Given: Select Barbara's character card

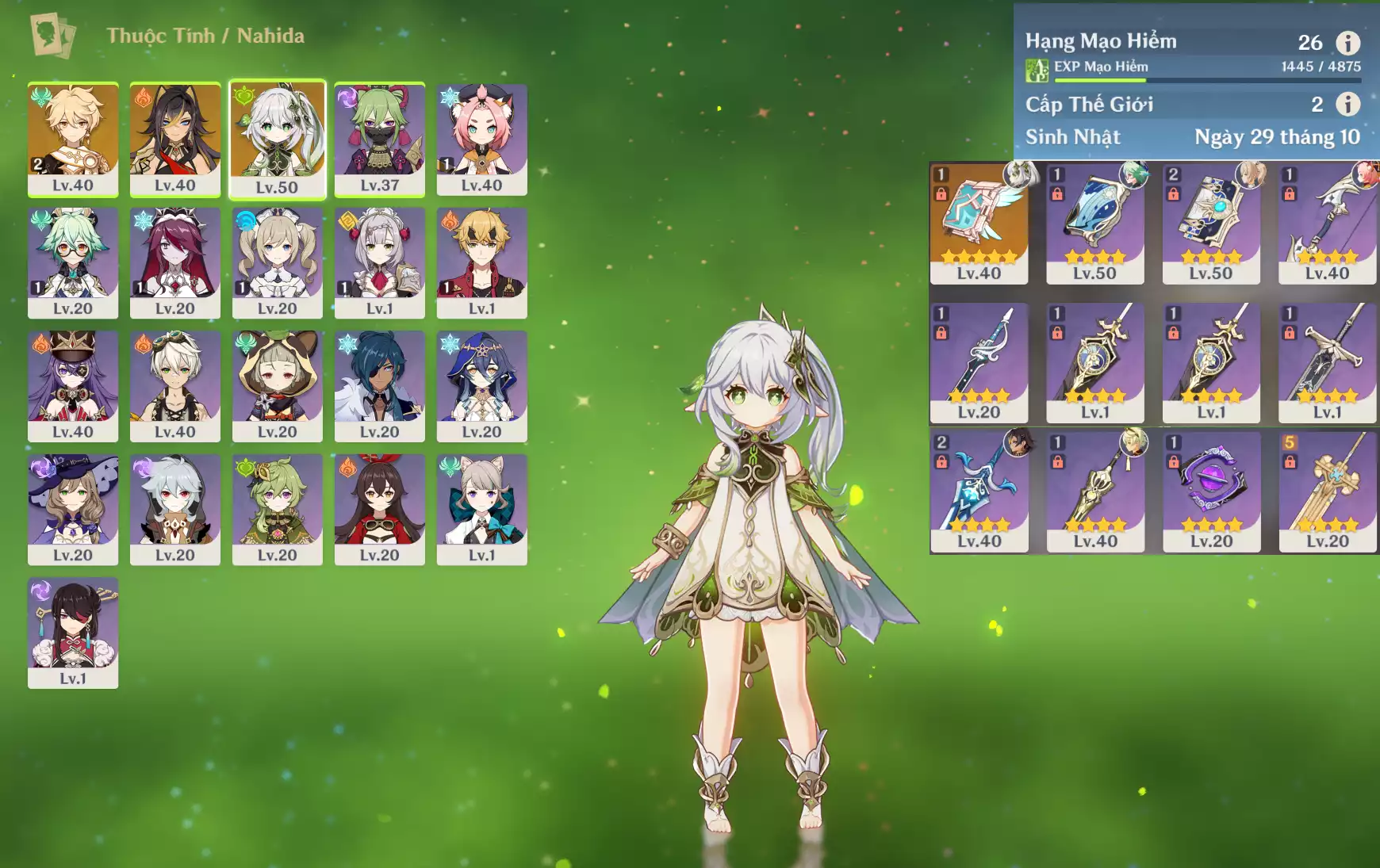Looking at the screenshot, I should [x=277, y=262].
